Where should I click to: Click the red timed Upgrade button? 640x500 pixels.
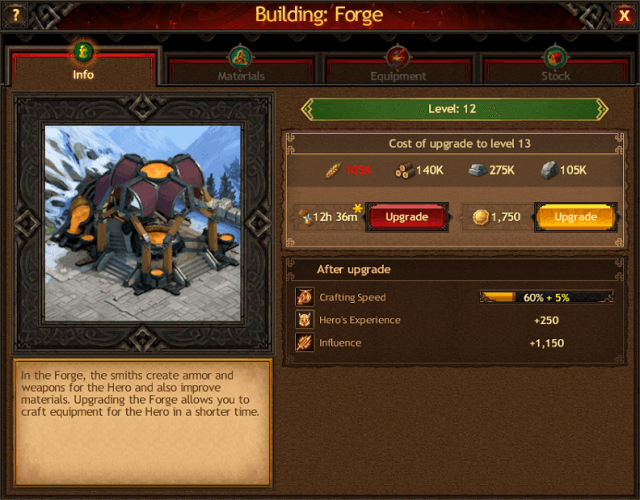click(407, 217)
